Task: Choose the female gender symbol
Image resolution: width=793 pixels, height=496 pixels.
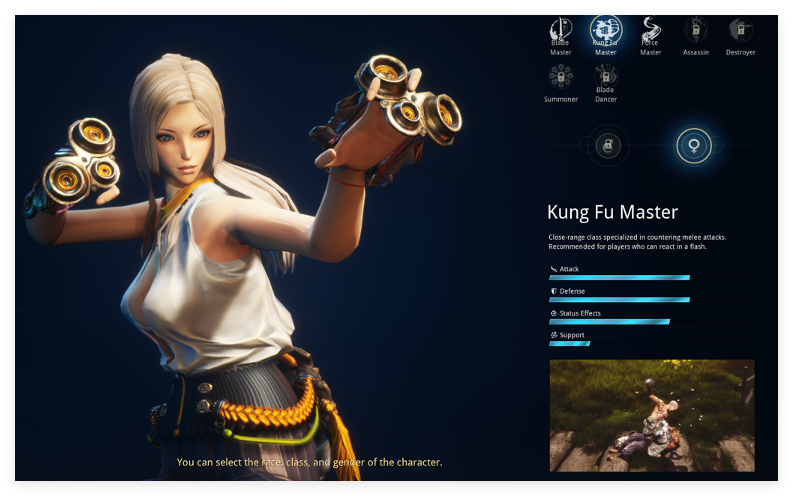Action: point(694,146)
